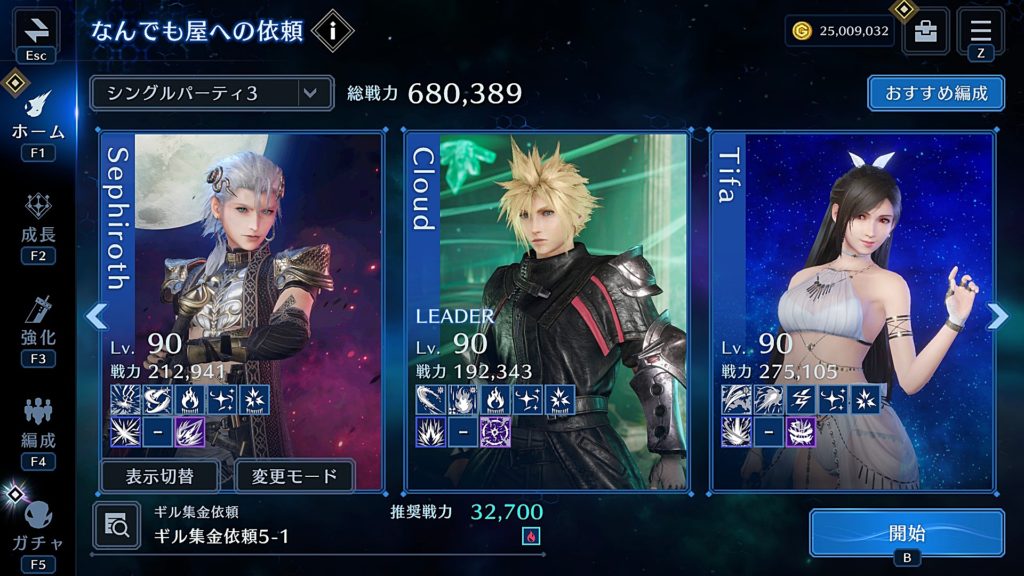Screen dimensions: 1024x576
Task: Go back with the return arrow button
Action: [x=35, y=28]
